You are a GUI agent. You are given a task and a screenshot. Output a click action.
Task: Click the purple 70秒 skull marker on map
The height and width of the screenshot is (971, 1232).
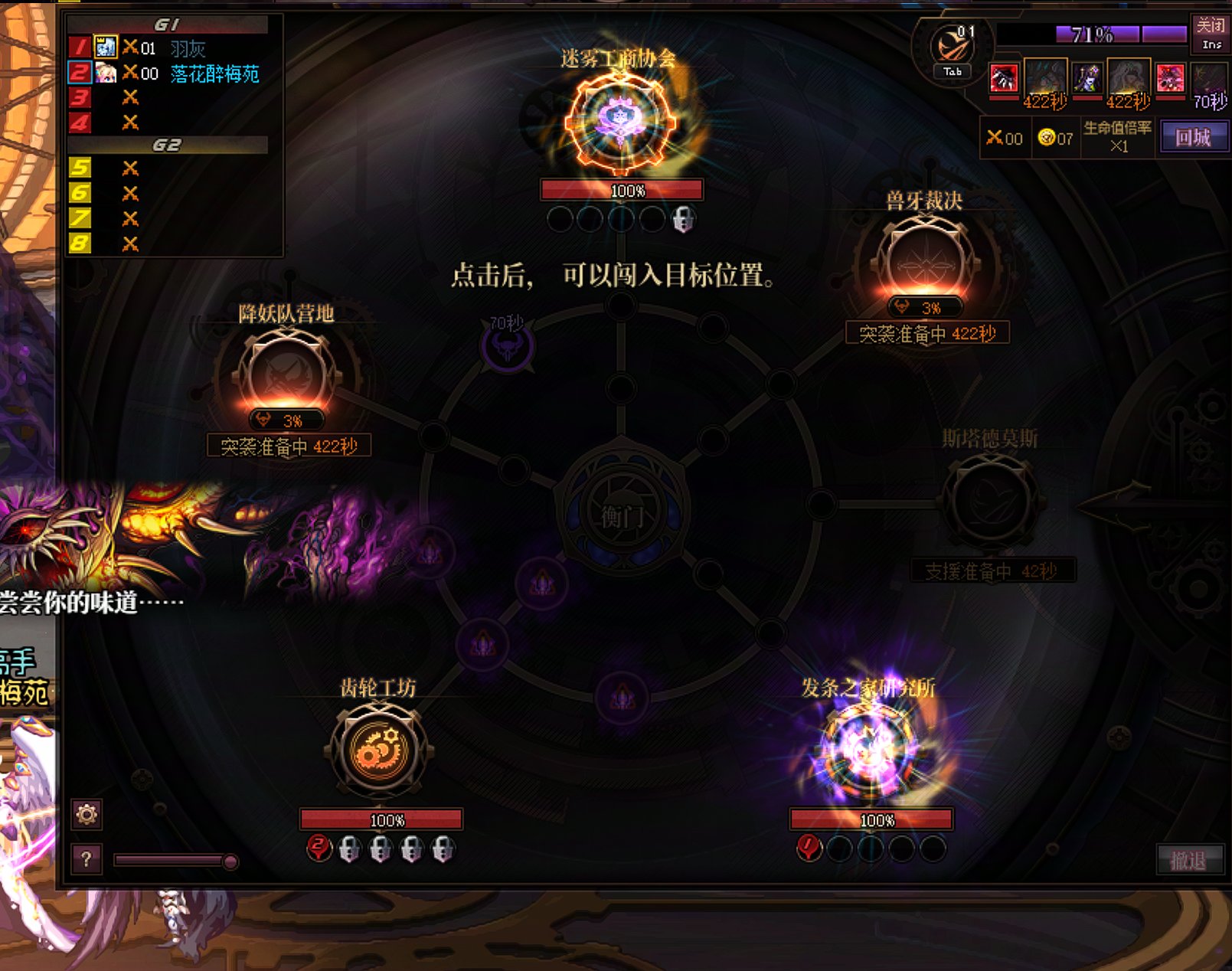click(508, 346)
